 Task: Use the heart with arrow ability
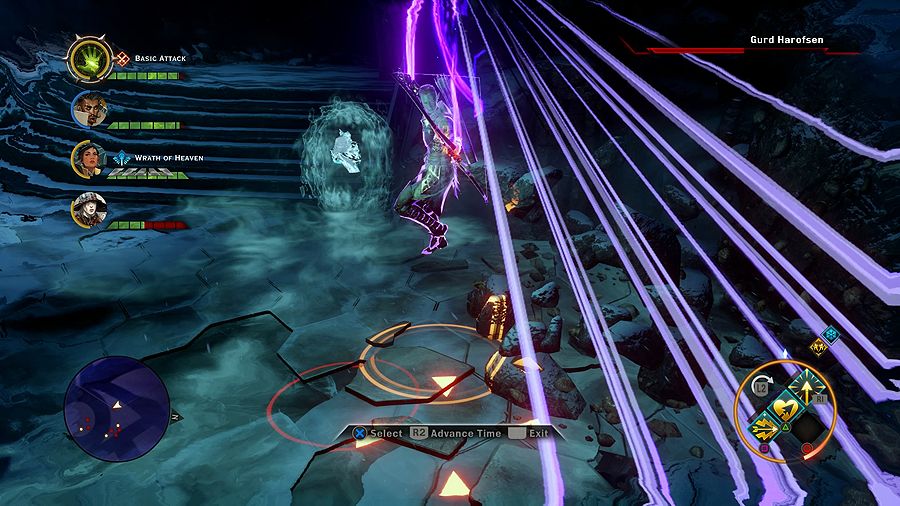[786, 408]
